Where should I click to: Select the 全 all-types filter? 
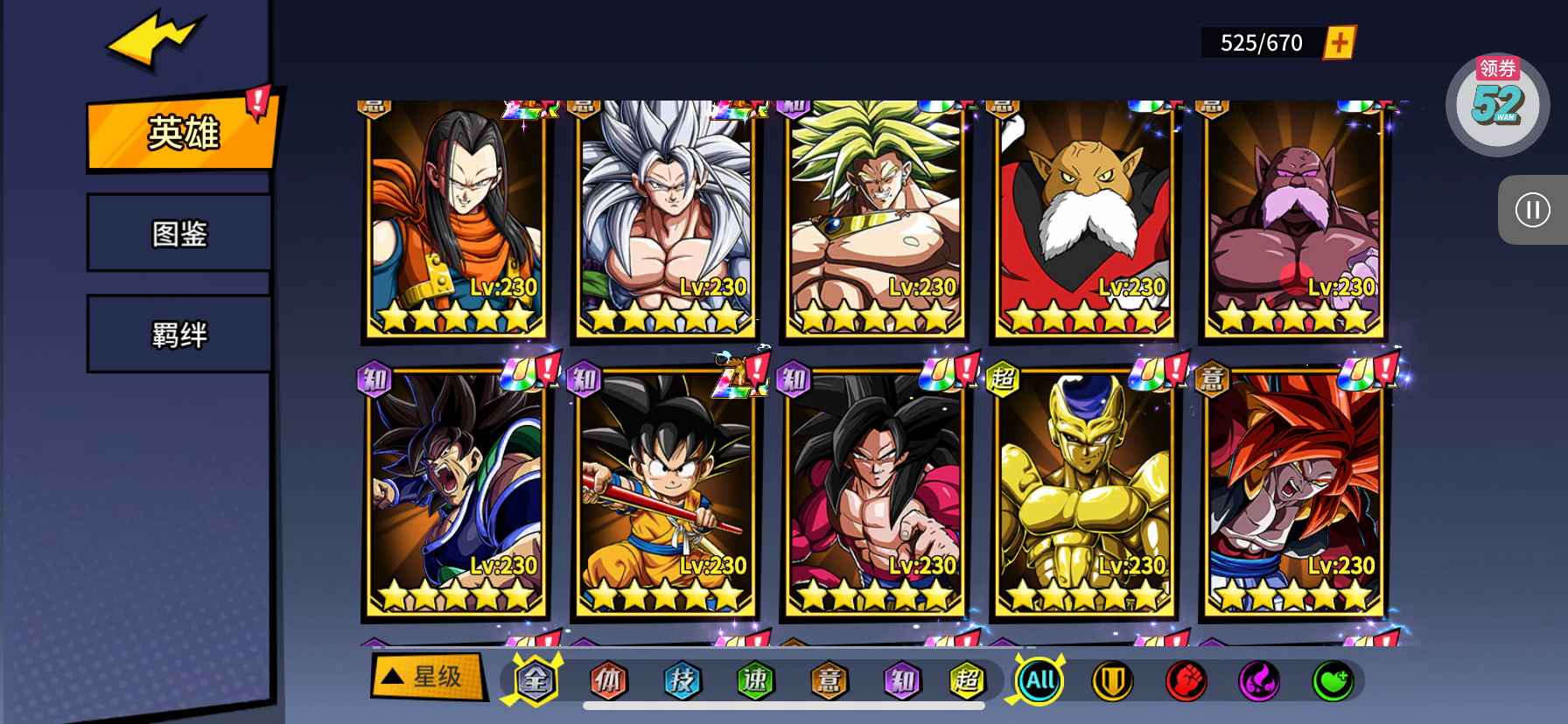535,680
